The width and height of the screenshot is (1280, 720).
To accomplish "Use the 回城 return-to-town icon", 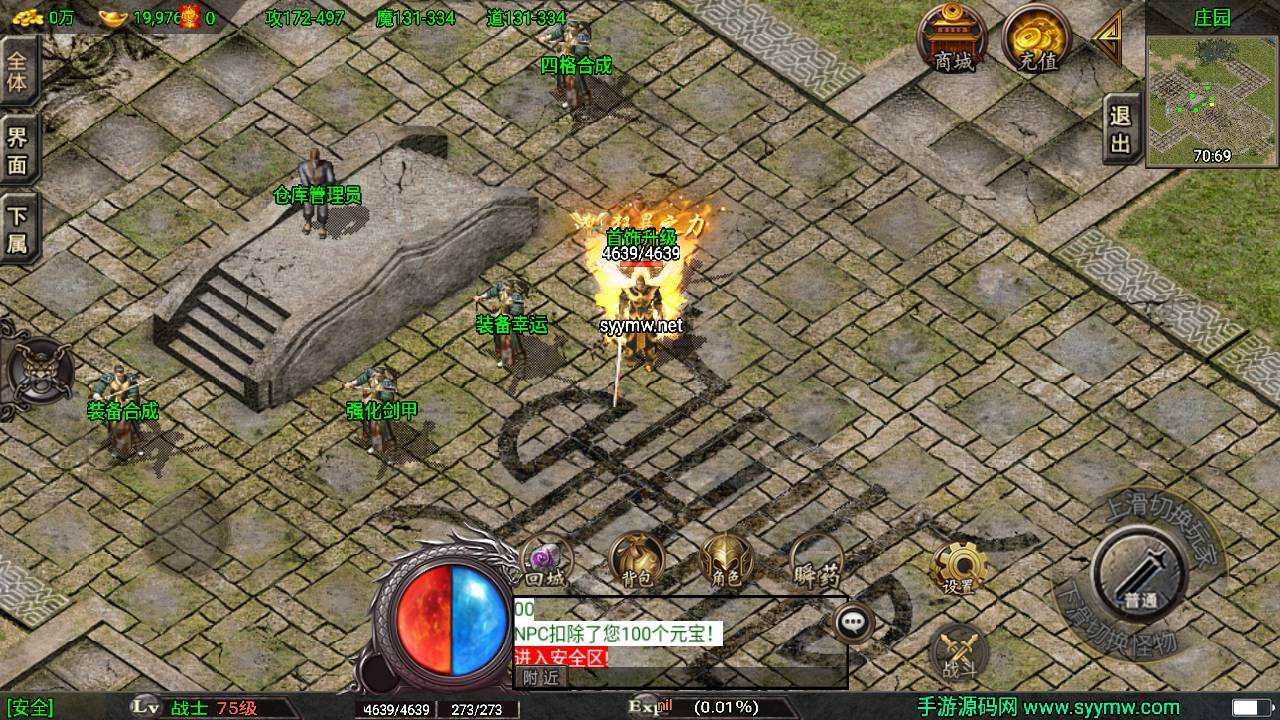I will tap(547, 561).
